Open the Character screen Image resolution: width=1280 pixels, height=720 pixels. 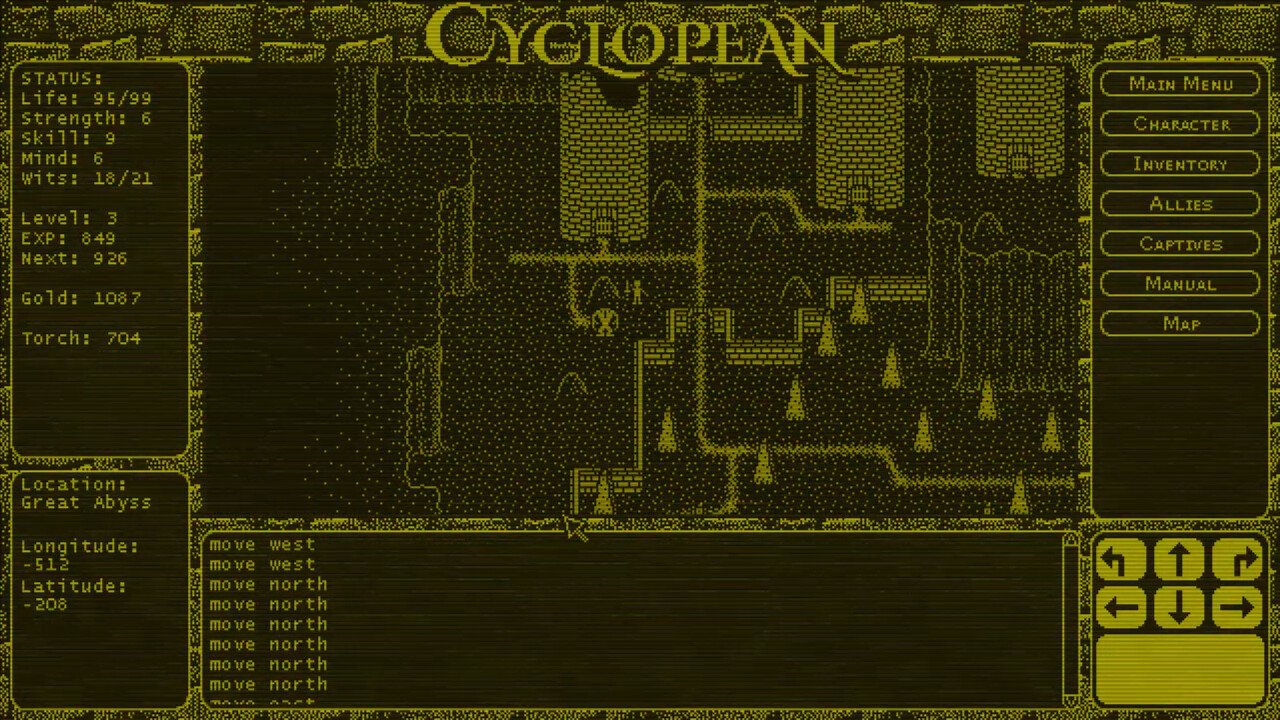pyautogui.click(x=1180, y=124)
